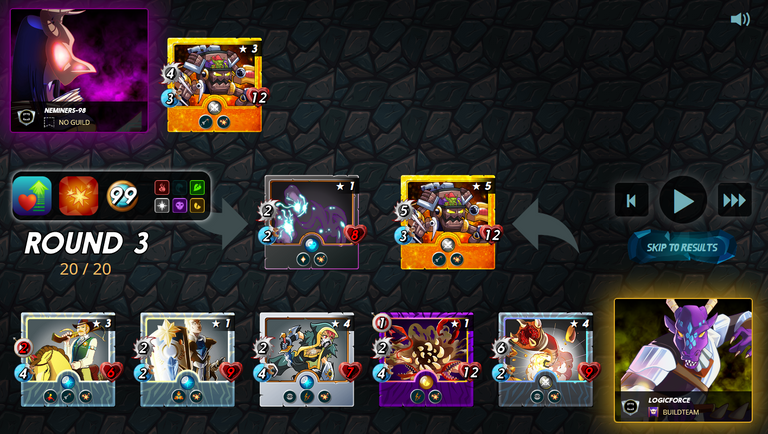Open NEMINERS-98 player portrait
Image resolution: width=768 pixels, height=434 pixels.
79,70
